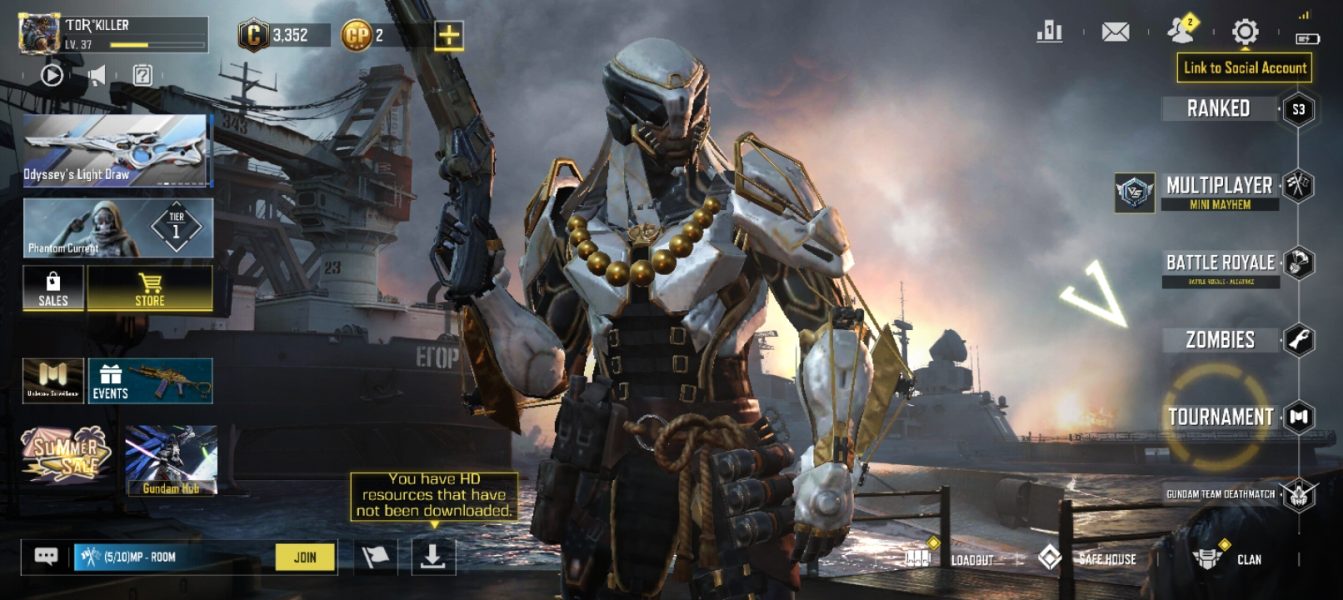Open the Ranked mode menu
Screen dimensions: 1343x600
pyautogui.click(x=1218, y=109)
